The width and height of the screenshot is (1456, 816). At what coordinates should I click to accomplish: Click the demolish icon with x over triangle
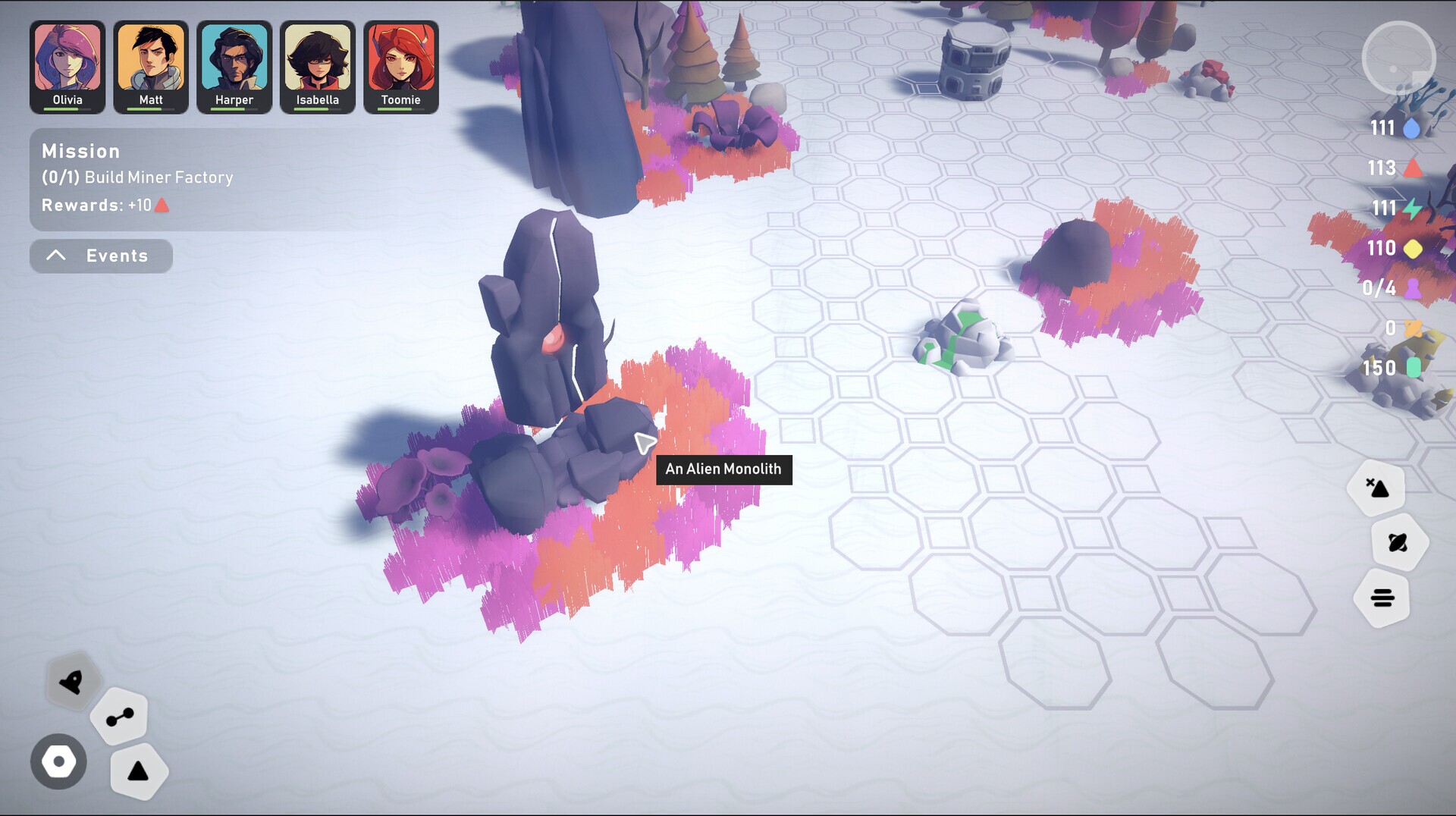1380,488
